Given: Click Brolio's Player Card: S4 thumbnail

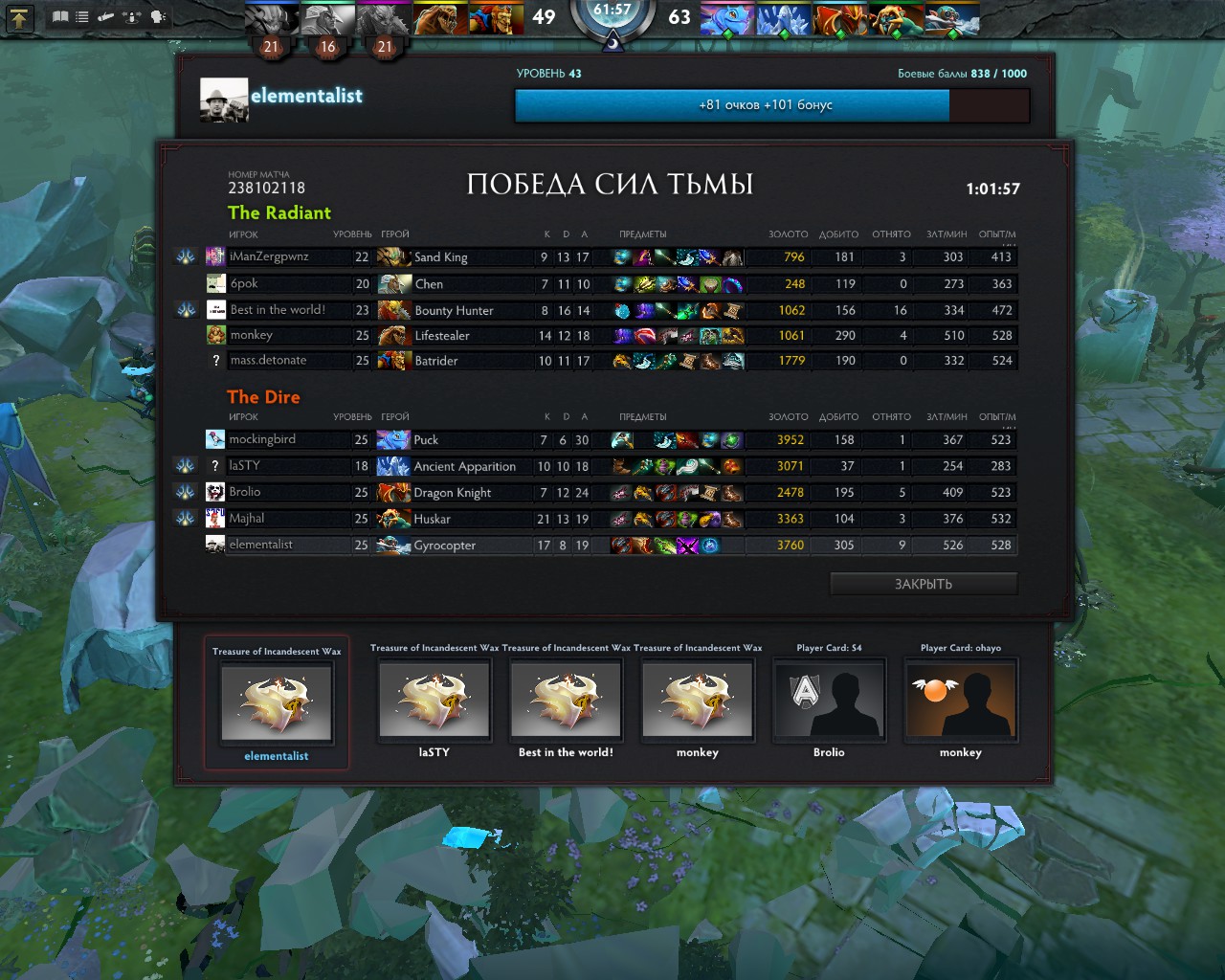Looking at the screenshot, I should [x=829, y=701].
